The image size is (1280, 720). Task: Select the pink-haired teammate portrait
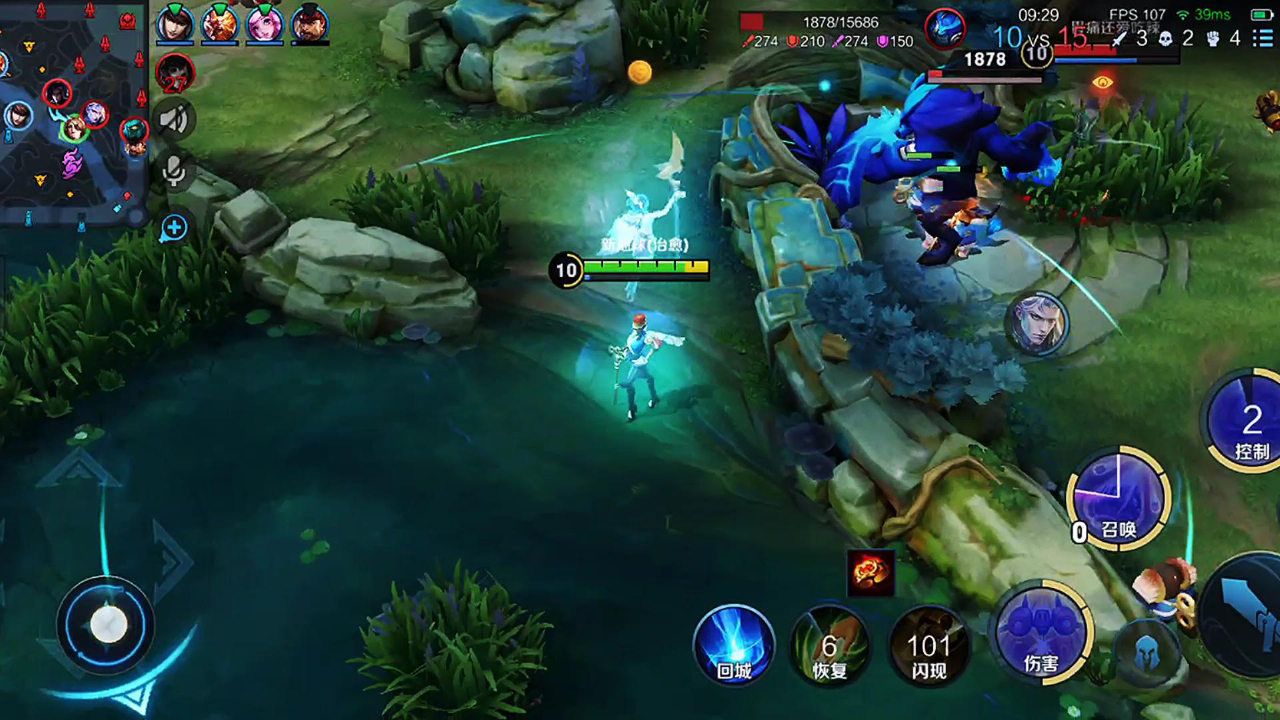click(x=265, y=23)
